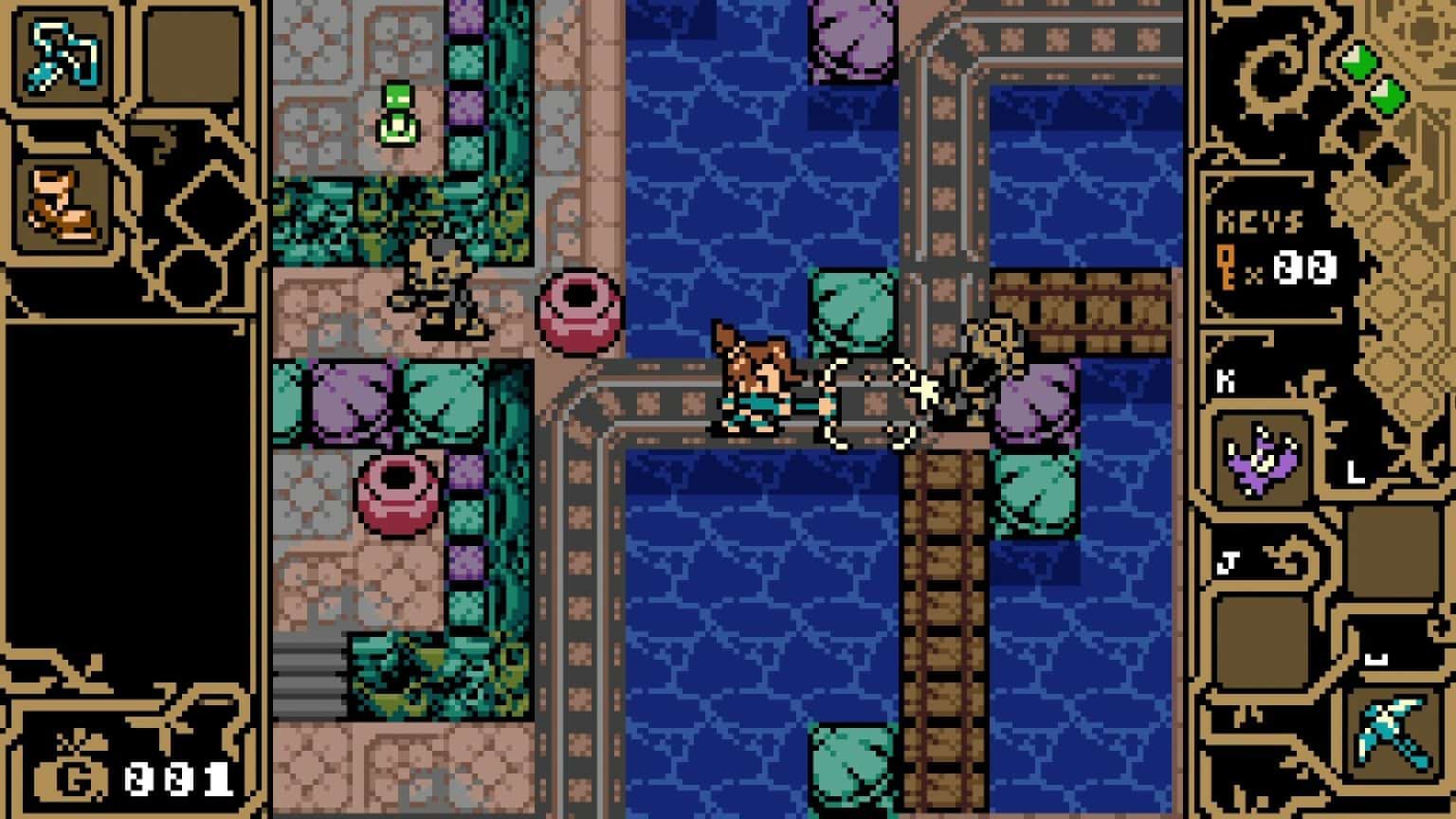The image size is (1456, 819).
Task: Click the key icon beside the KEYS counter
Action: [1229, 268]
